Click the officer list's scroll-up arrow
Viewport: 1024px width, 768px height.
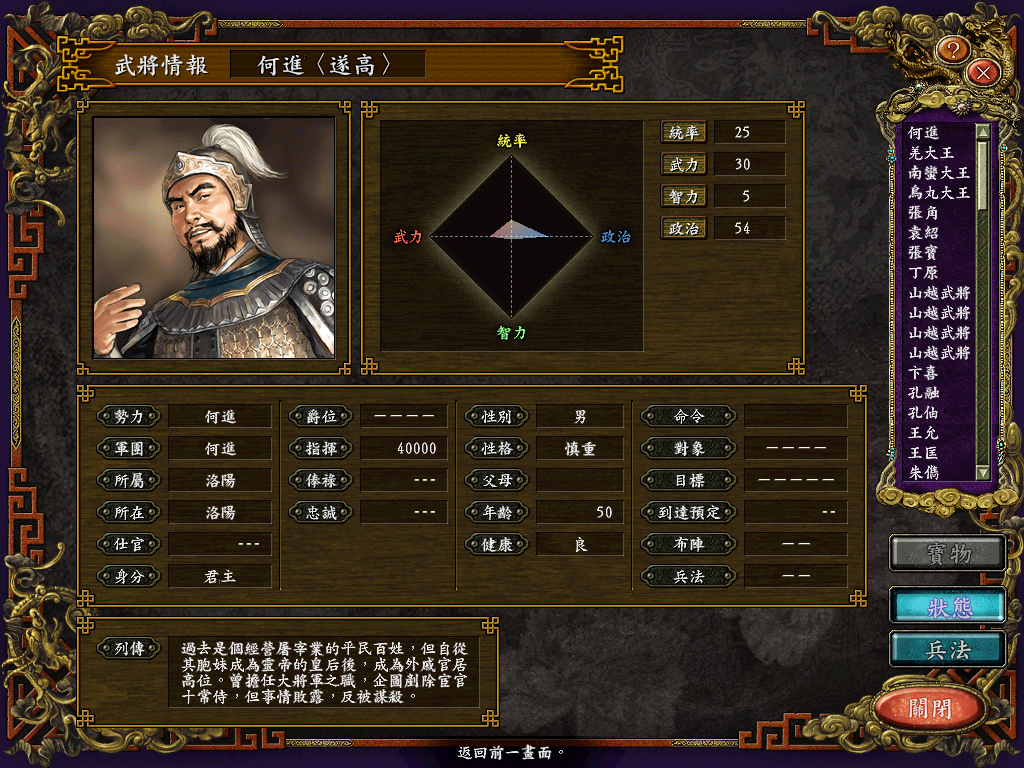982,131
